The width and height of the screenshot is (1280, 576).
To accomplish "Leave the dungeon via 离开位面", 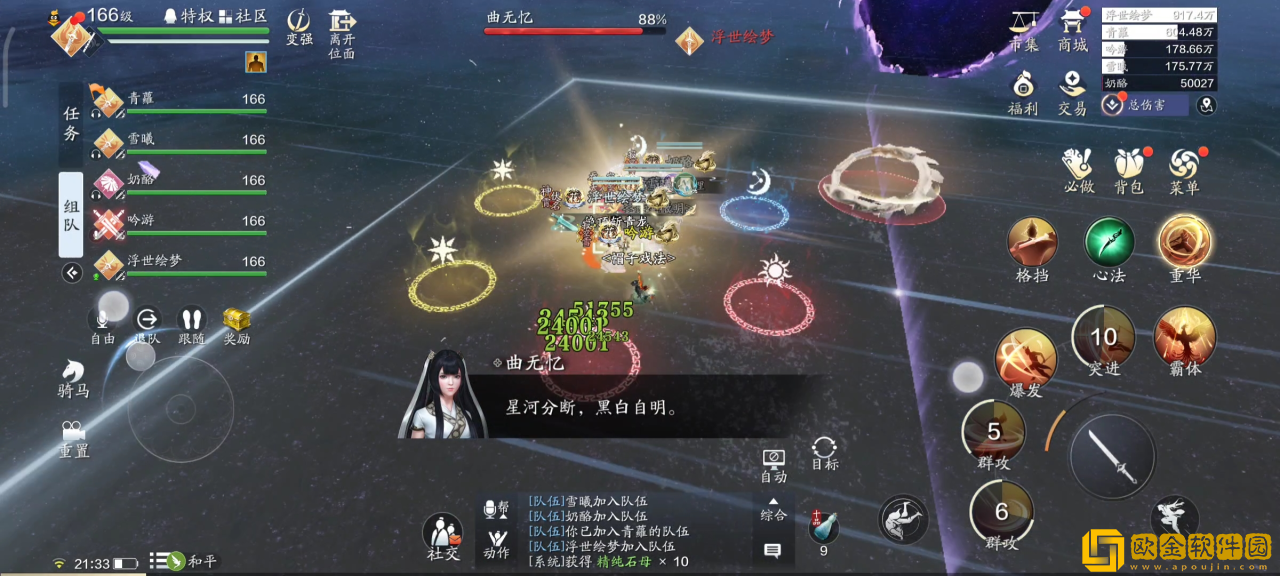I will pos(342,32).
